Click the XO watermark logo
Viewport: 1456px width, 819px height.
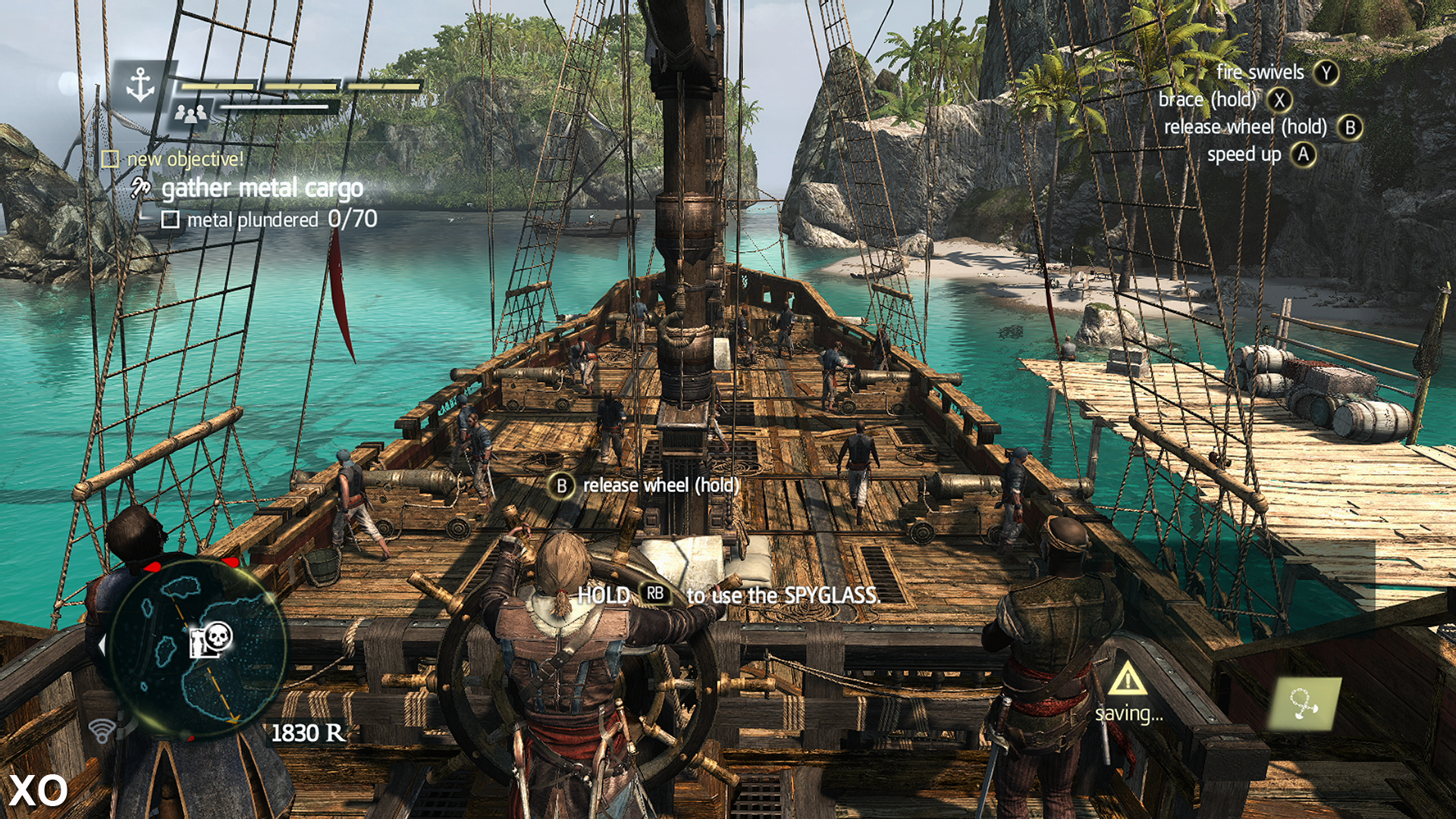(38, 790)
